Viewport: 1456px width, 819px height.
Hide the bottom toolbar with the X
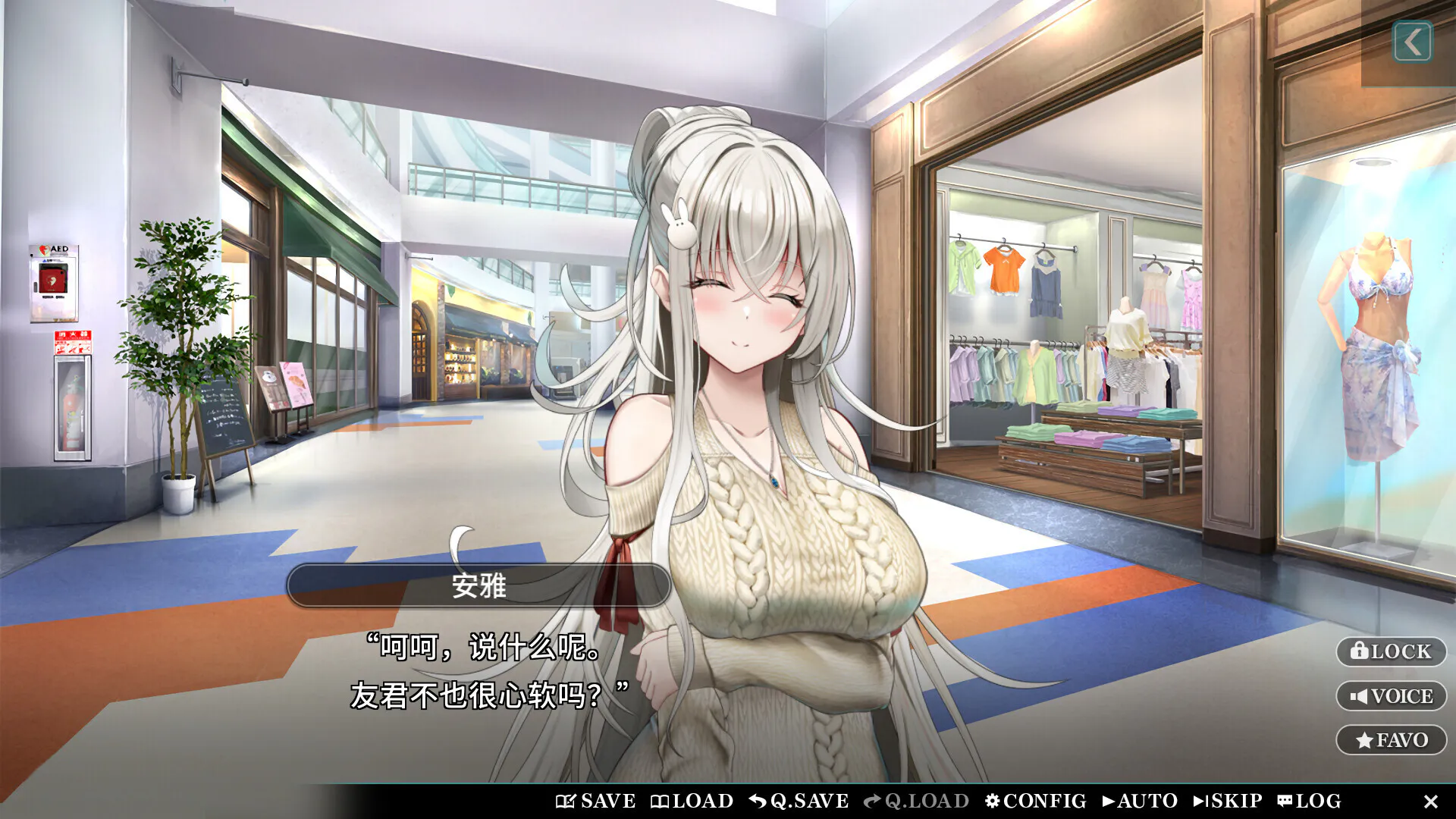(1431, 802)
